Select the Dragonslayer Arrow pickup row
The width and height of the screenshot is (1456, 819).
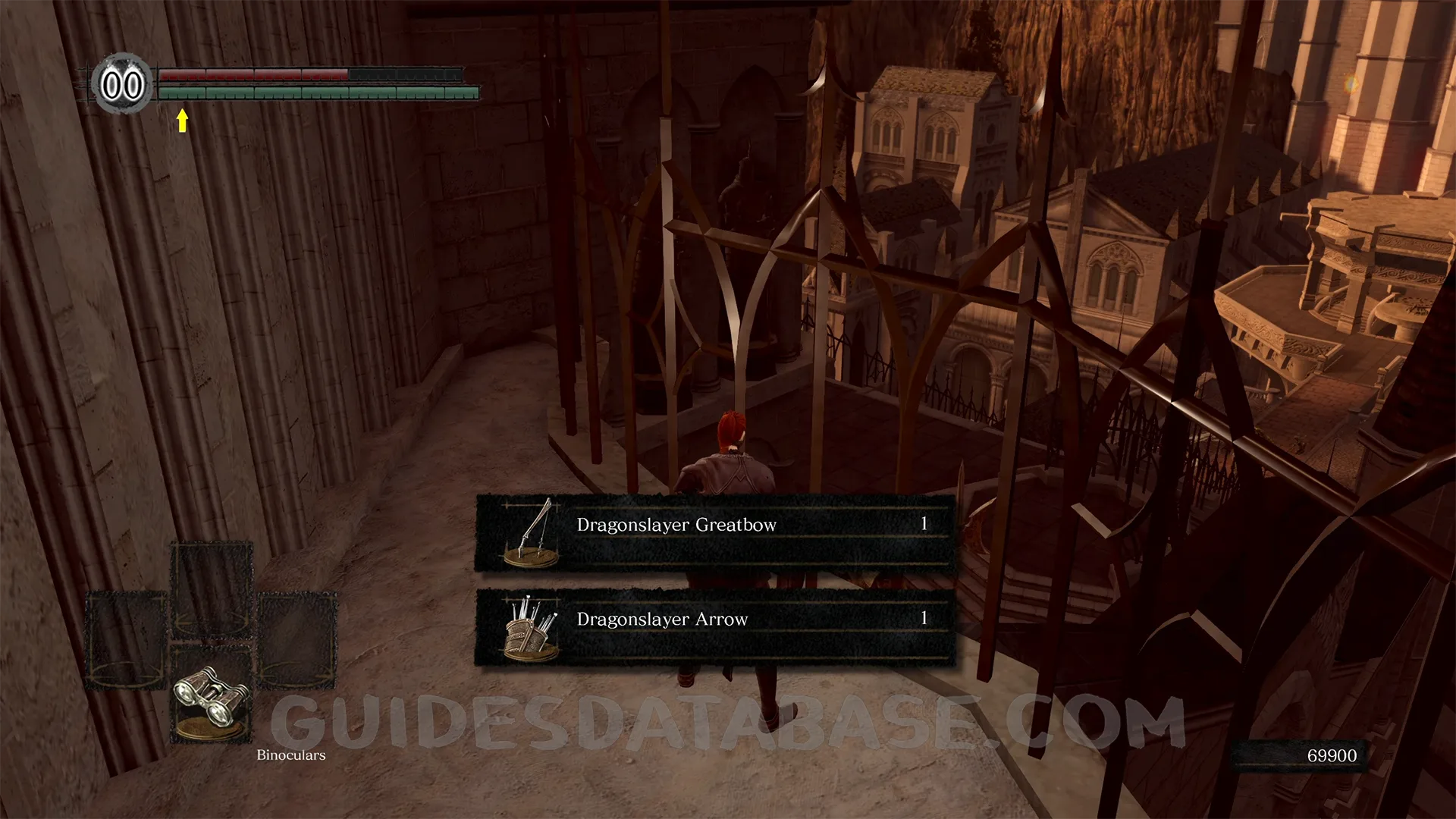714,627
